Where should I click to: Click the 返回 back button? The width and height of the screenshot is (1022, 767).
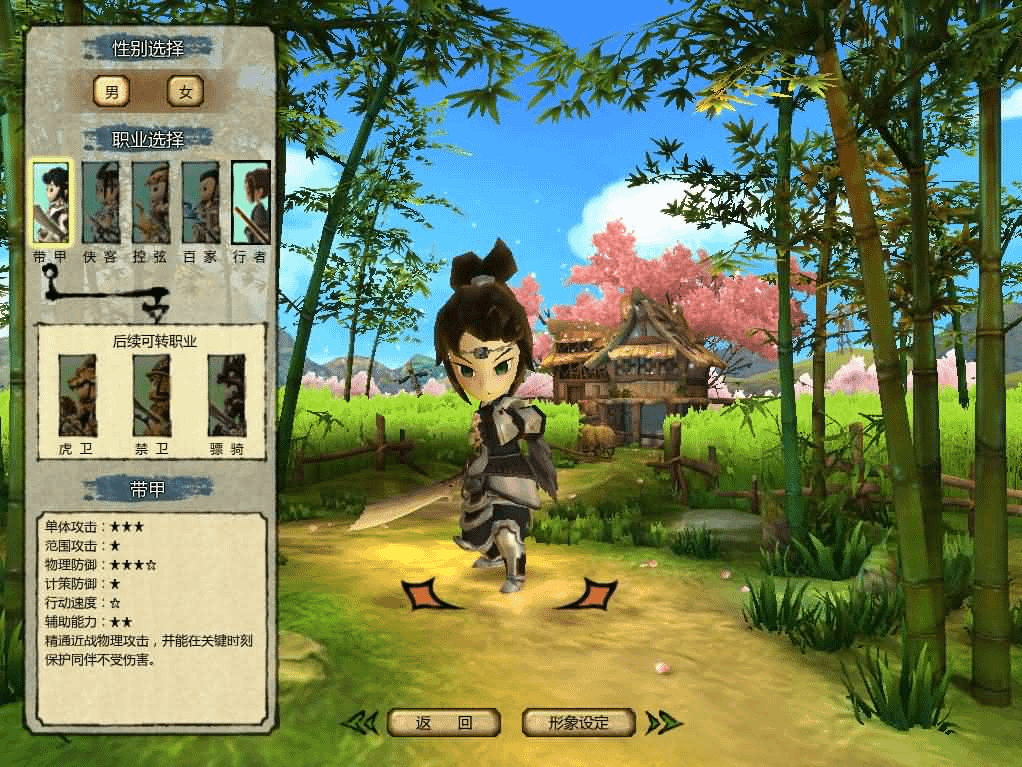pyautogui.click(x=444, y=722)
